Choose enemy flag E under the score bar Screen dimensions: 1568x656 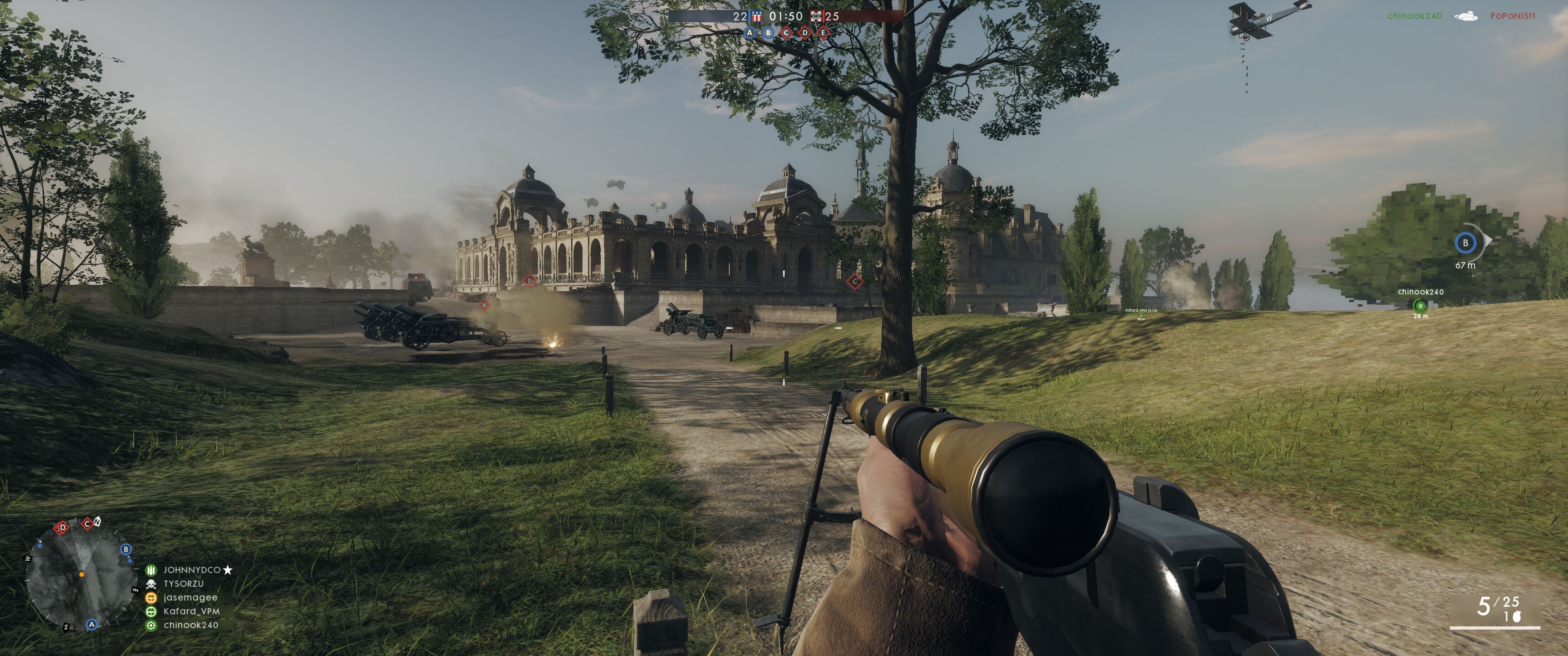point(823,33)
